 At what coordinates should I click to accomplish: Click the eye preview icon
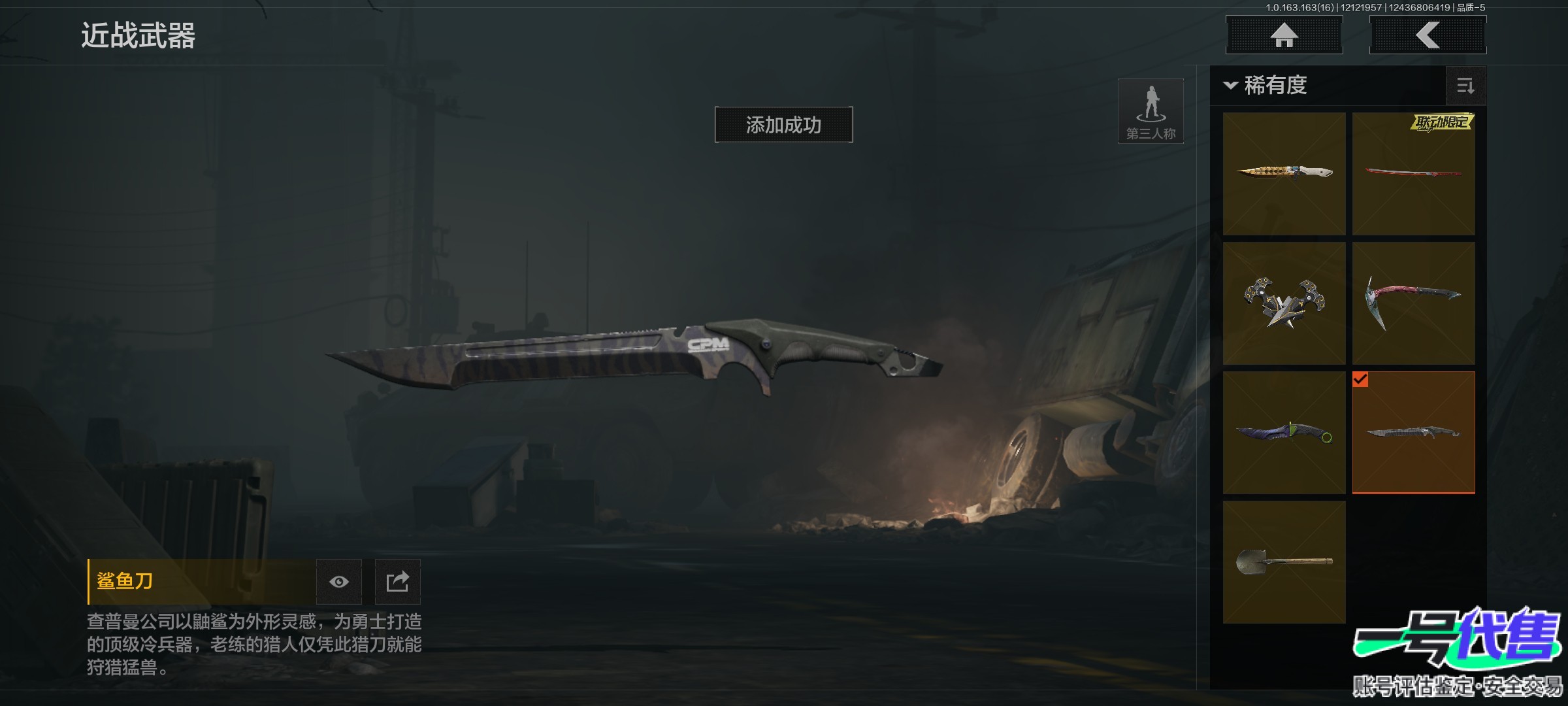(x=338, y=582)
